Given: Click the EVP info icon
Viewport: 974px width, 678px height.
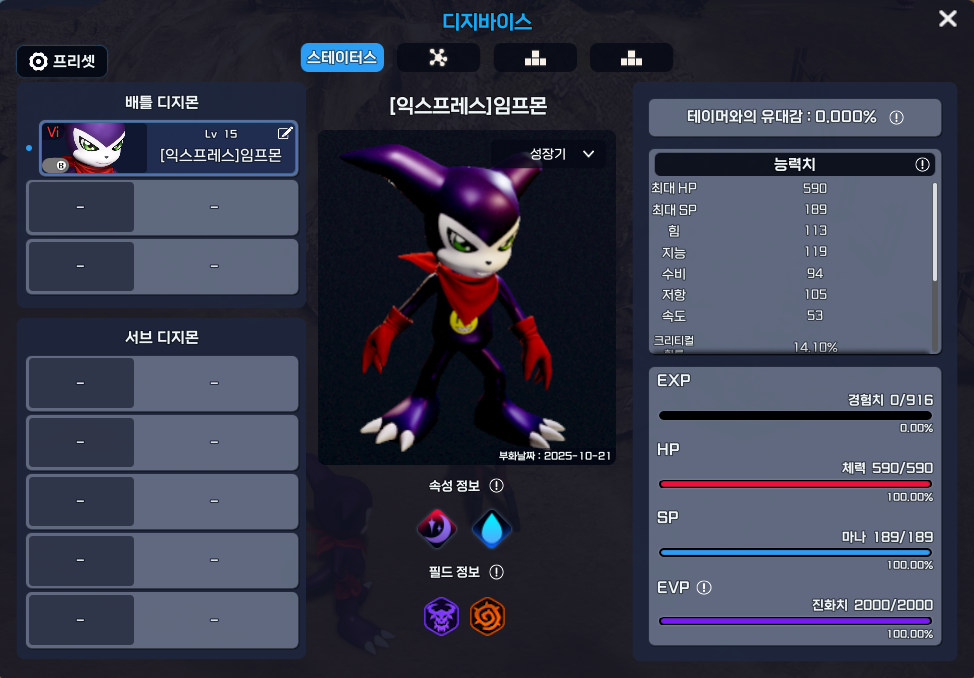Looking at the screenshot, I should point(704,587).
